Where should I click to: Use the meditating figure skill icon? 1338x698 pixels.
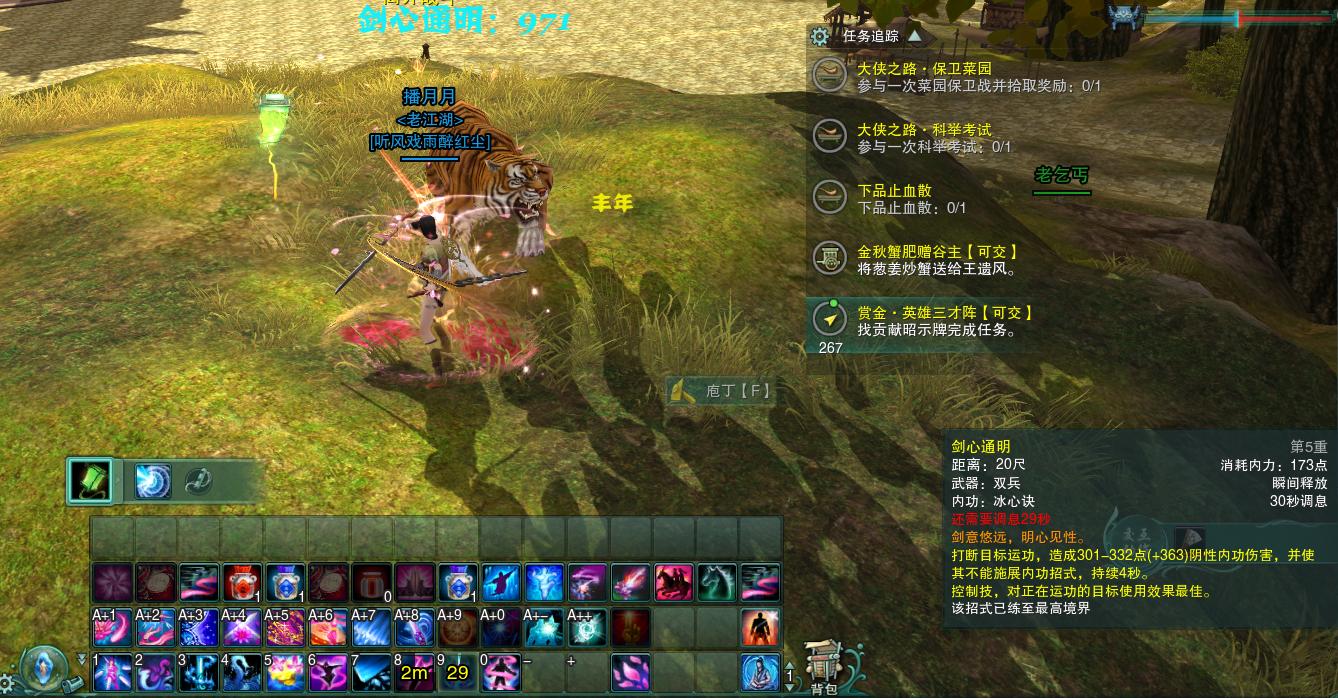point(760,672)
